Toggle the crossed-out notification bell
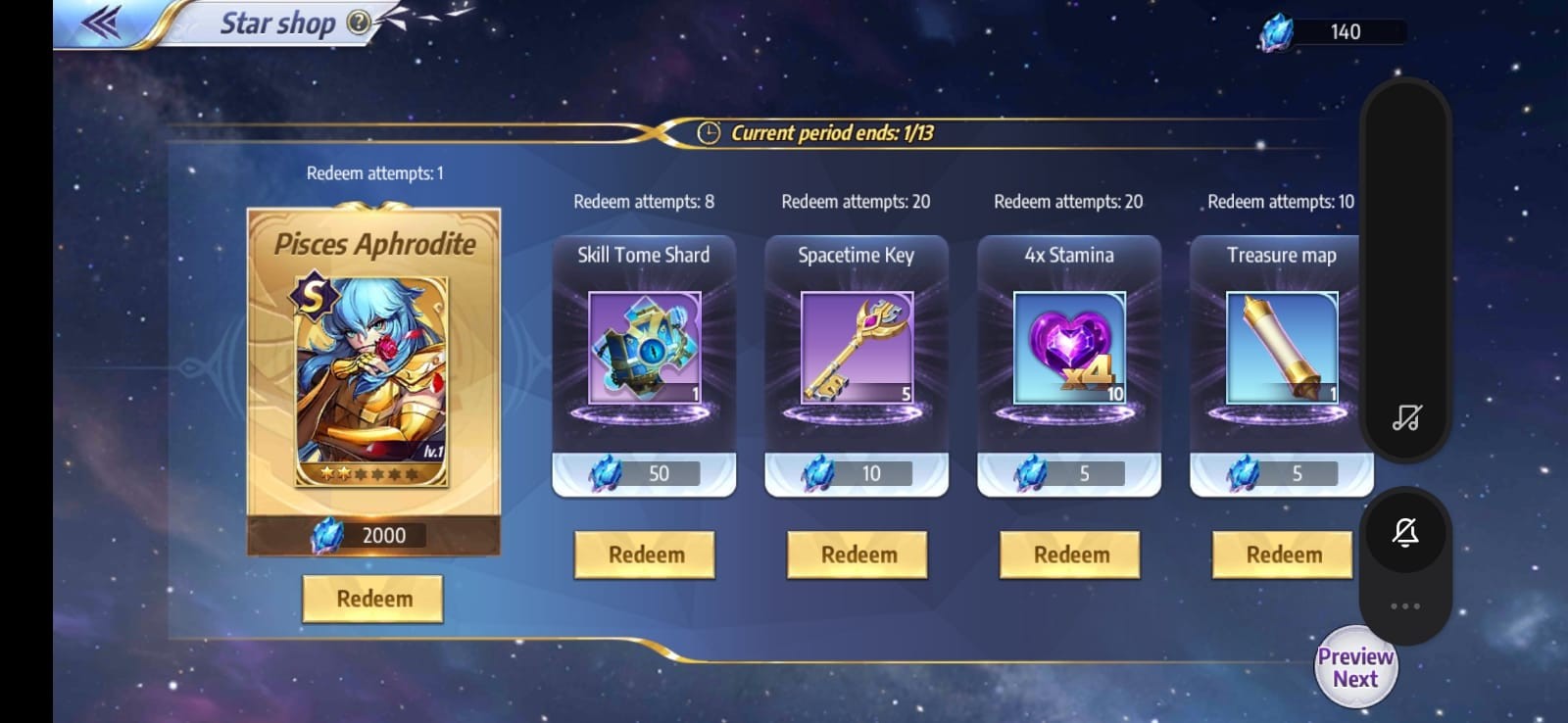Viewport: 1568px width, 723px height. coord(1405,533)
